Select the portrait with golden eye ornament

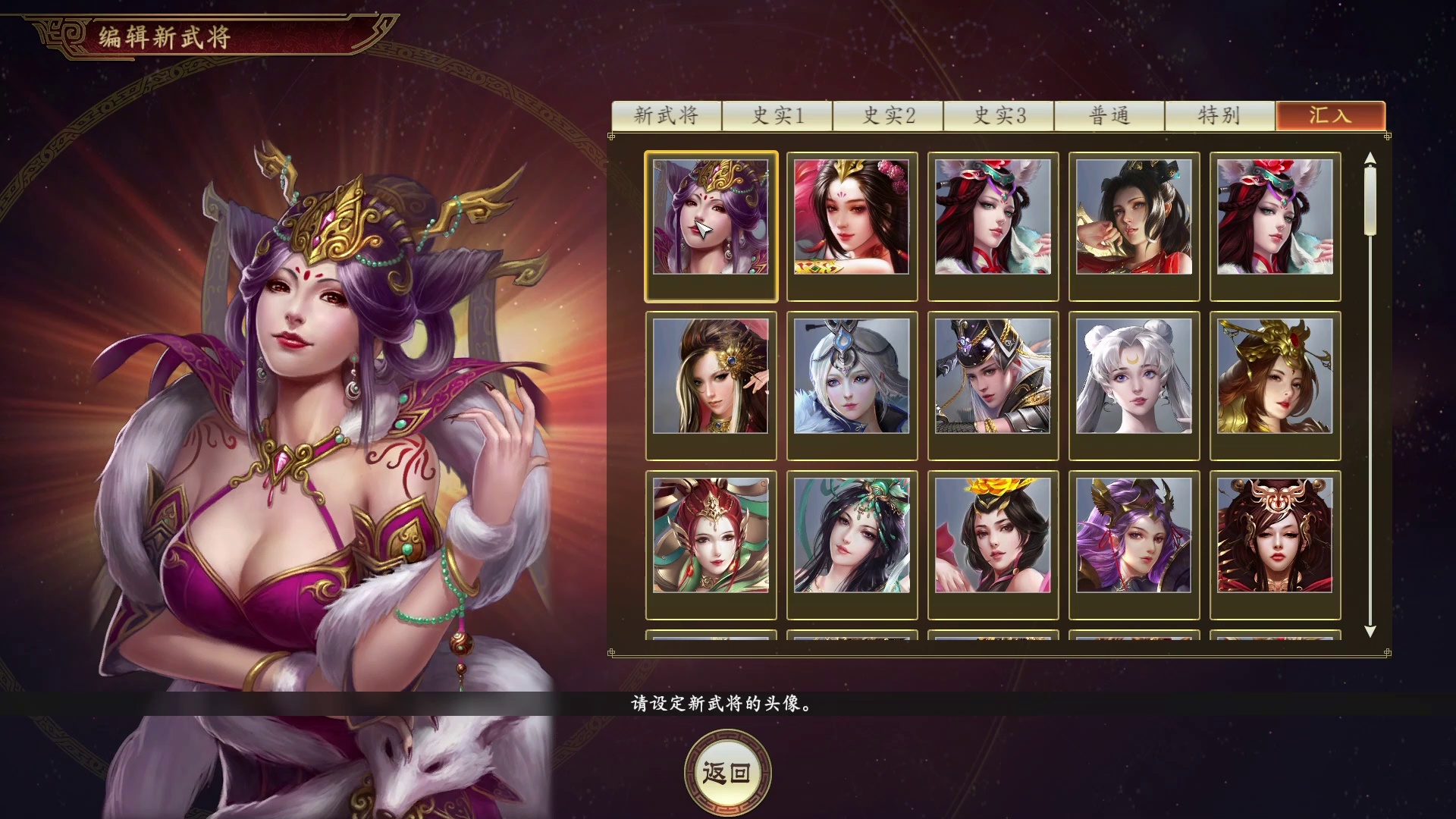pos(711,383)
